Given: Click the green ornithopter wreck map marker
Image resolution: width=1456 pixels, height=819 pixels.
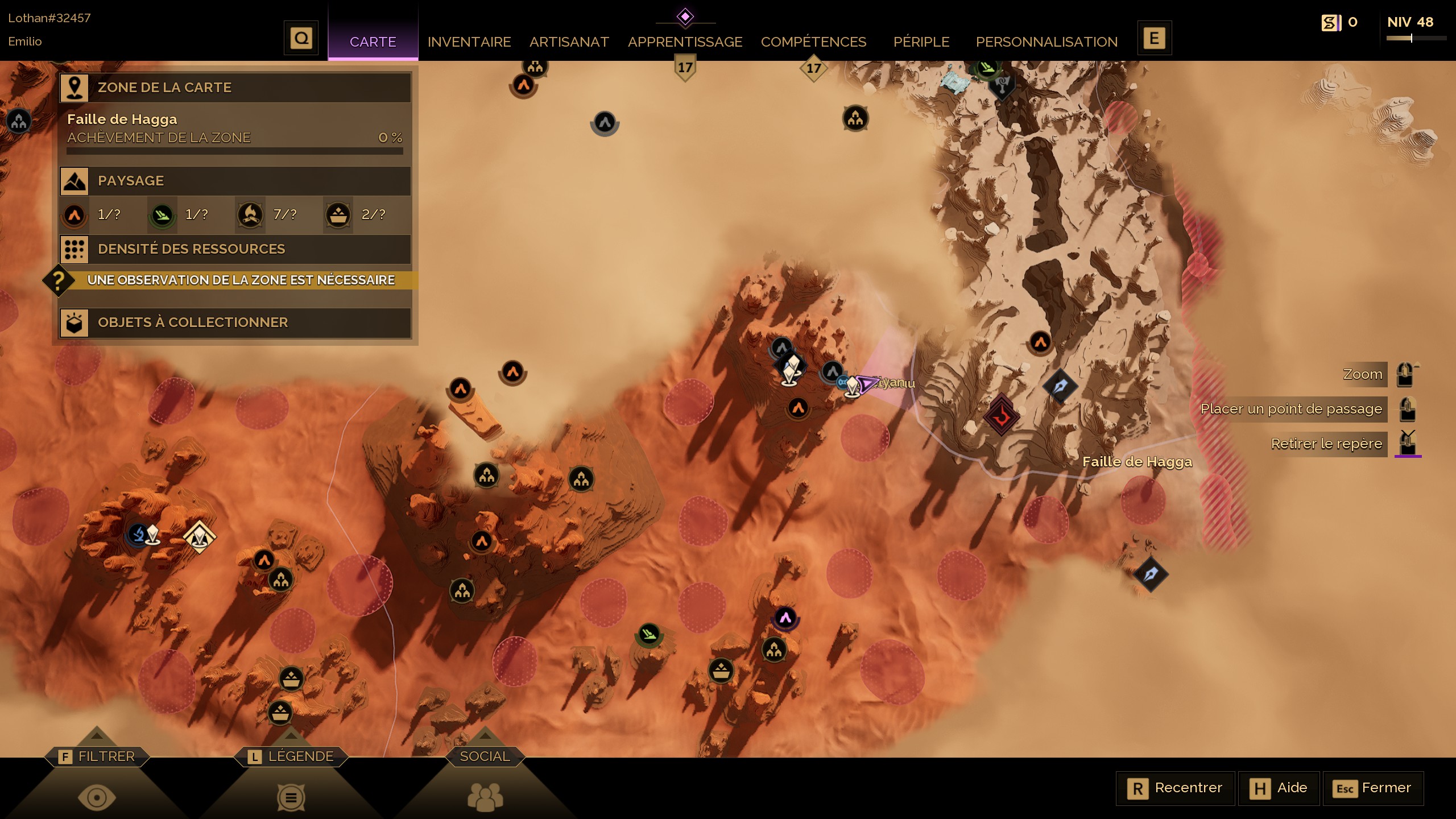Looking at the screenshot, I should (648, 634).
